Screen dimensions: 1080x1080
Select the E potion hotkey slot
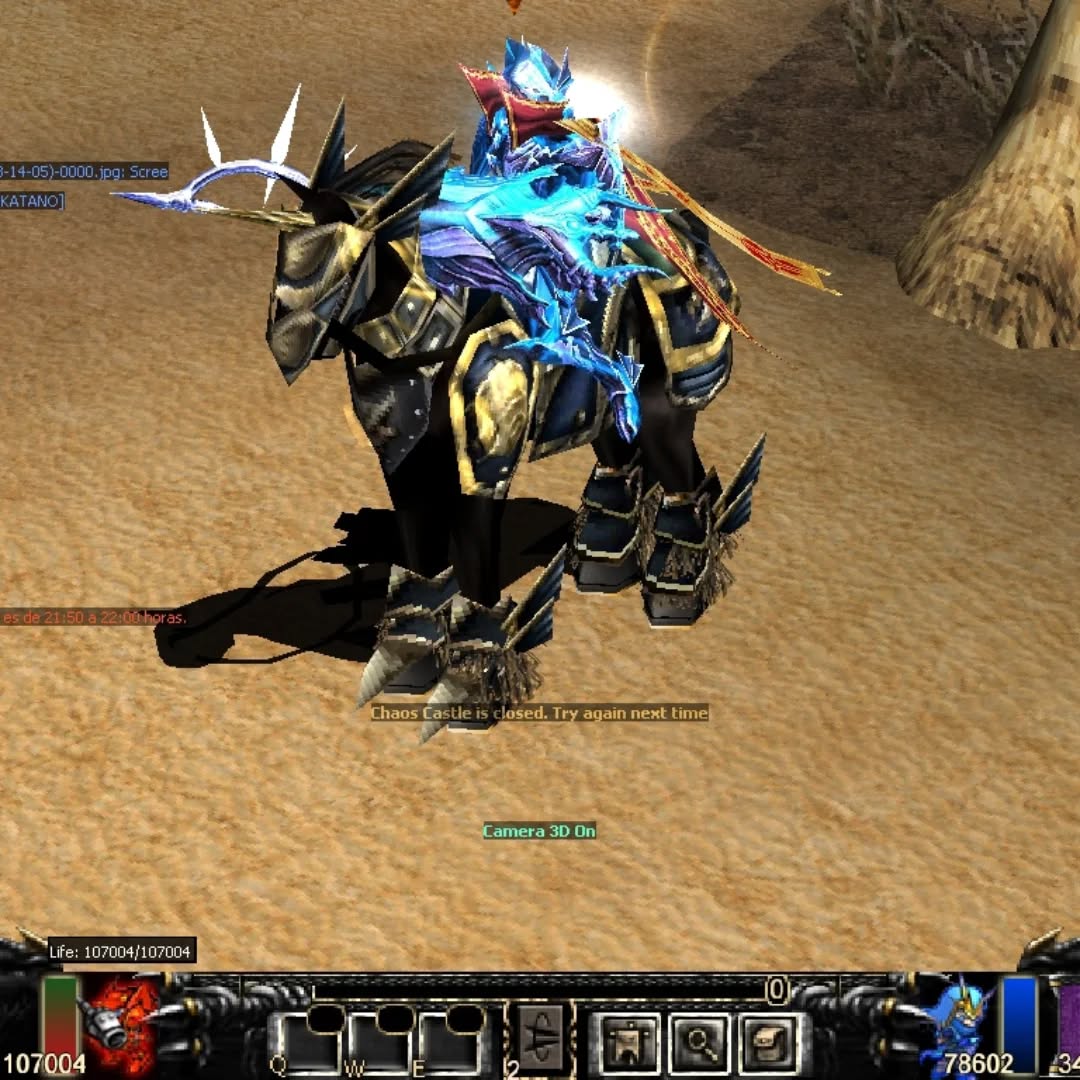(x=449, y=1044)
